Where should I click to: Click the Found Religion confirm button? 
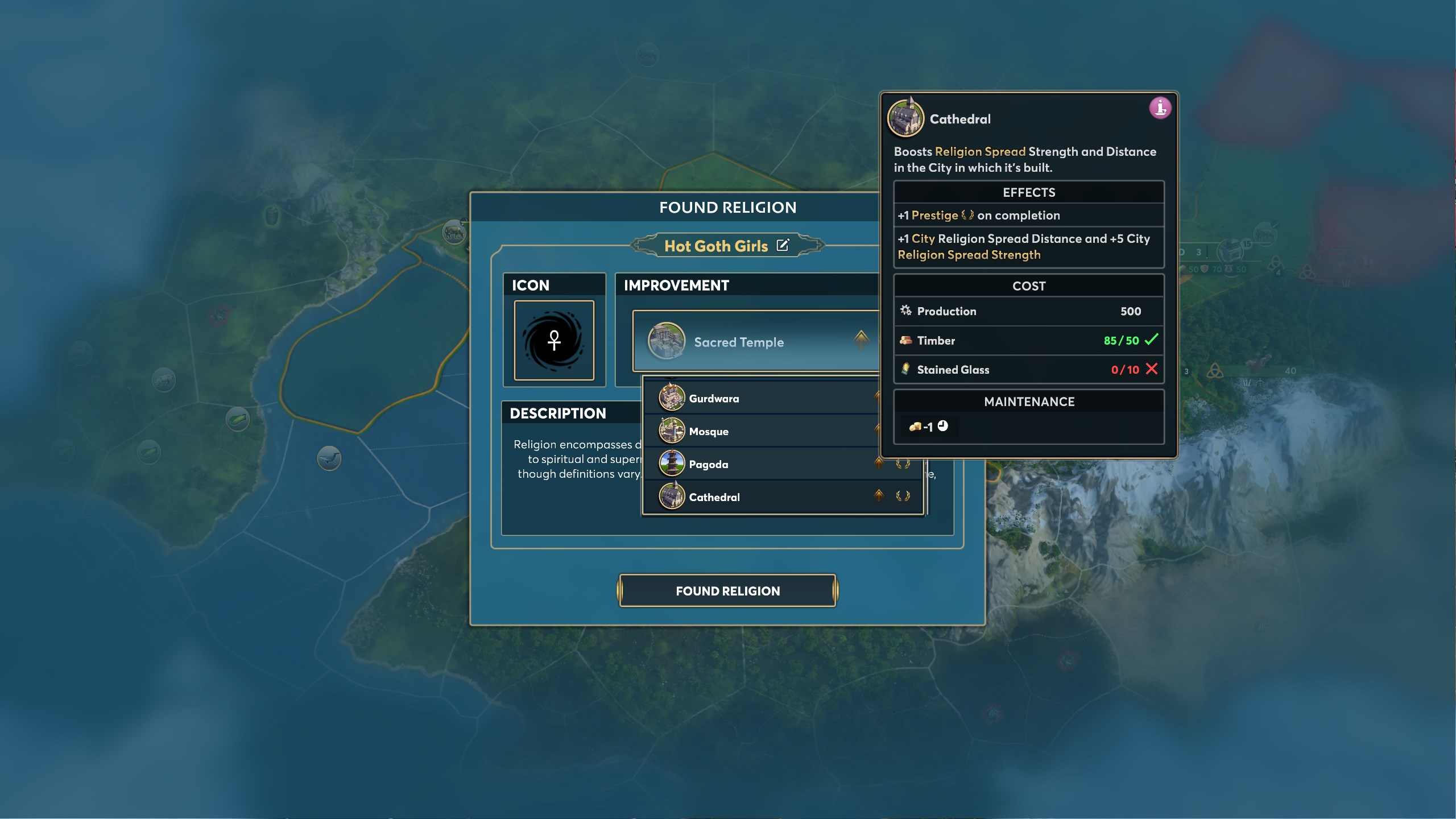point(727,591)
